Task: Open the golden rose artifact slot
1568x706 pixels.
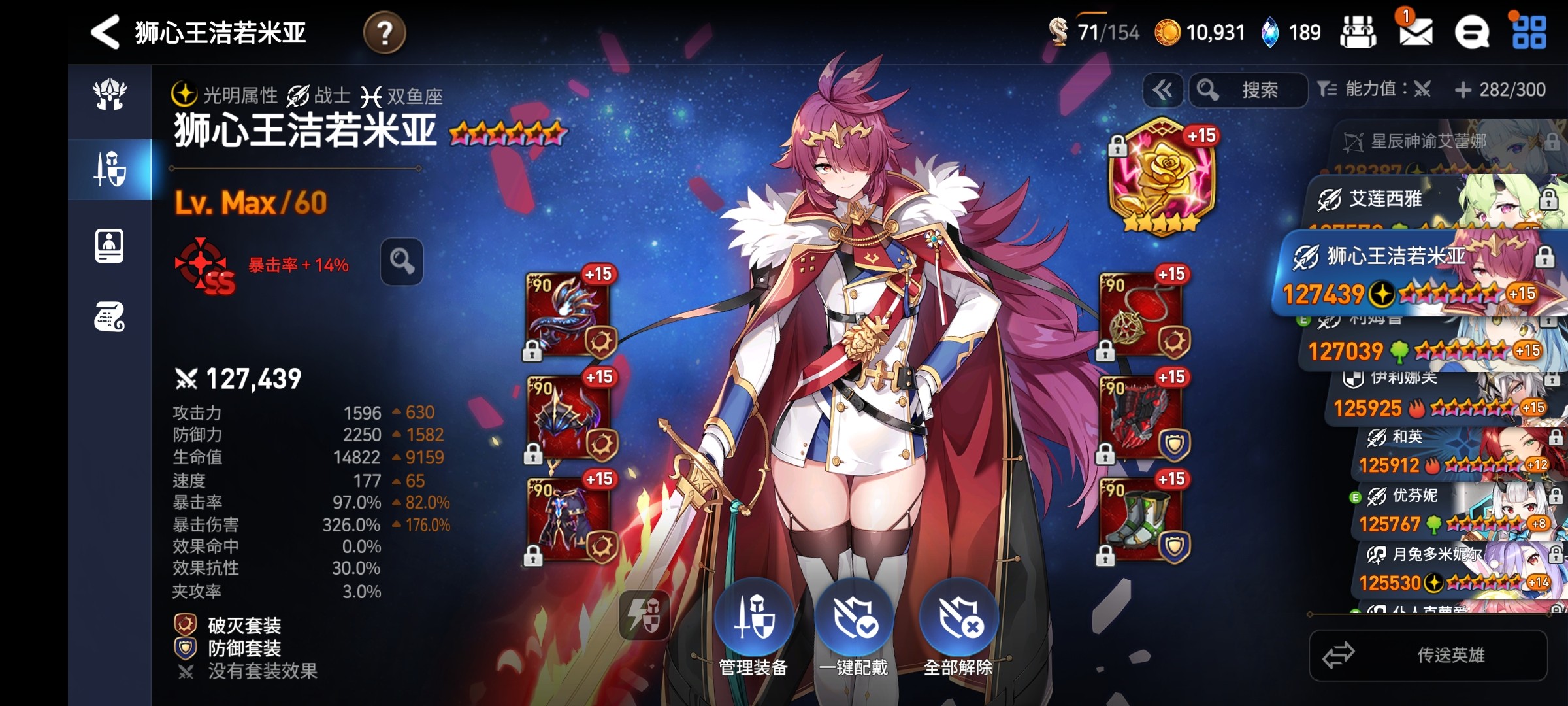Action: [x=1162, y=176]
